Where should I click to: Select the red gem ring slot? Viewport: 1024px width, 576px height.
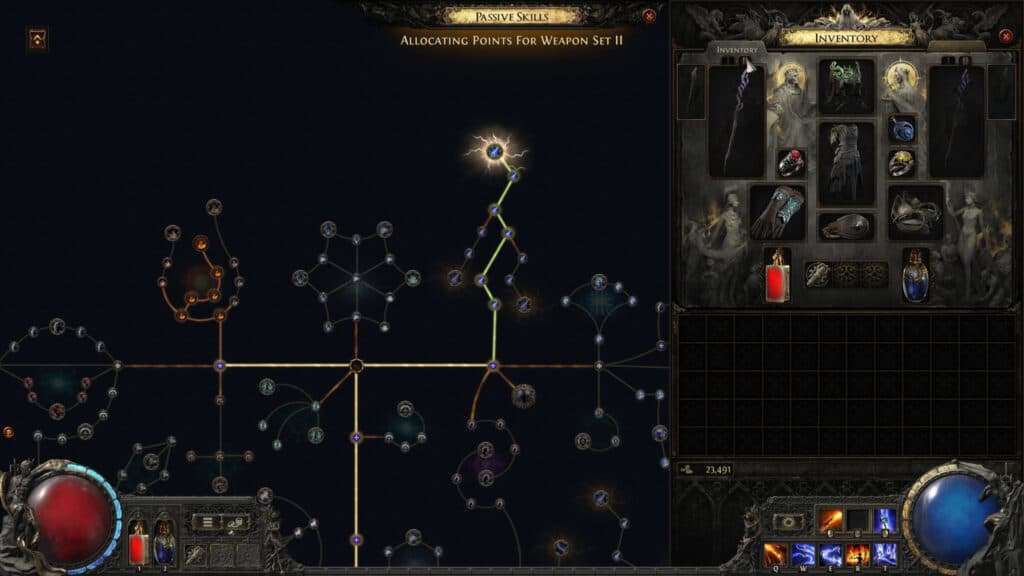pyautogui.click(x=791, y=163)
